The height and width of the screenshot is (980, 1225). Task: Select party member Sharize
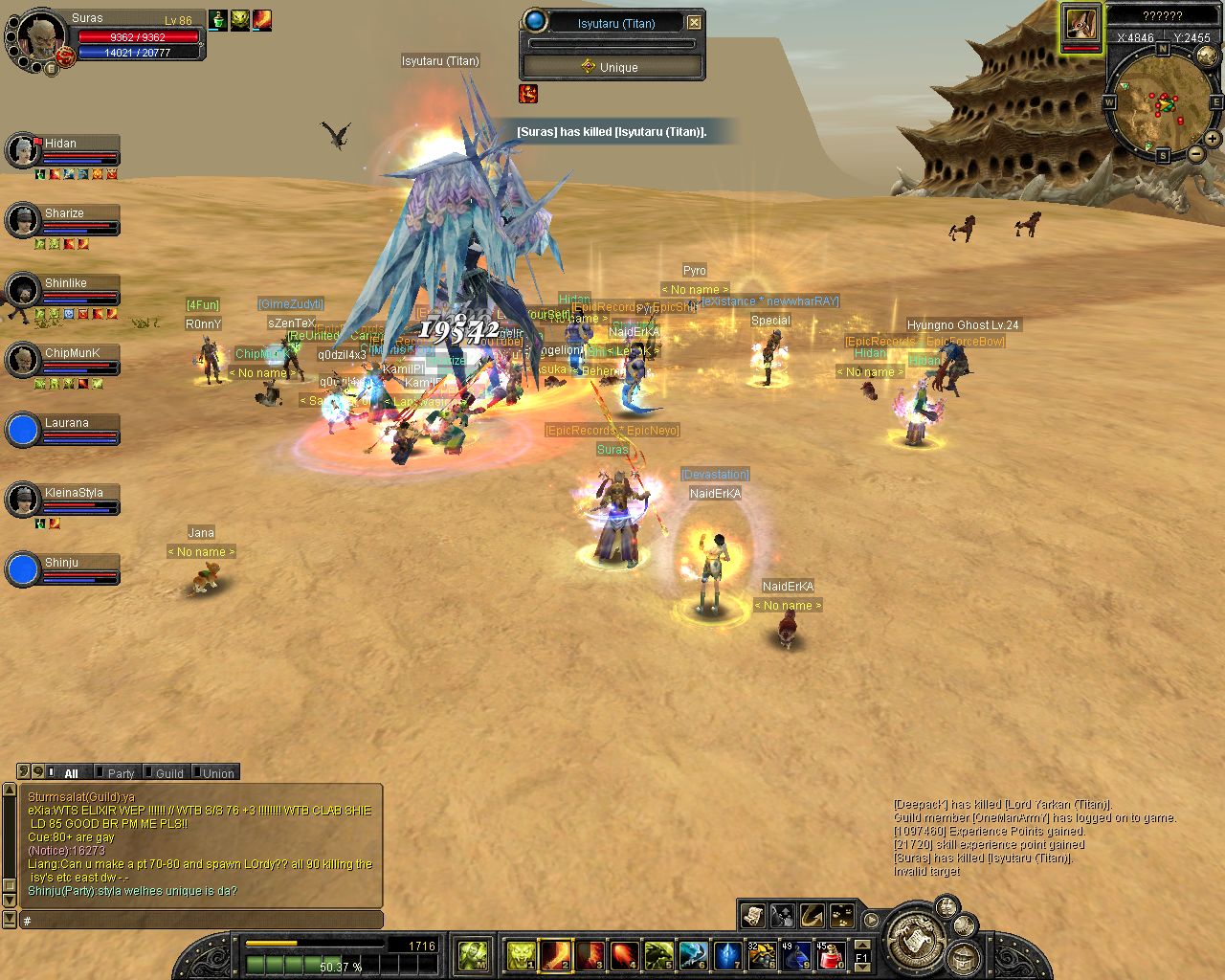click(23, 220)
